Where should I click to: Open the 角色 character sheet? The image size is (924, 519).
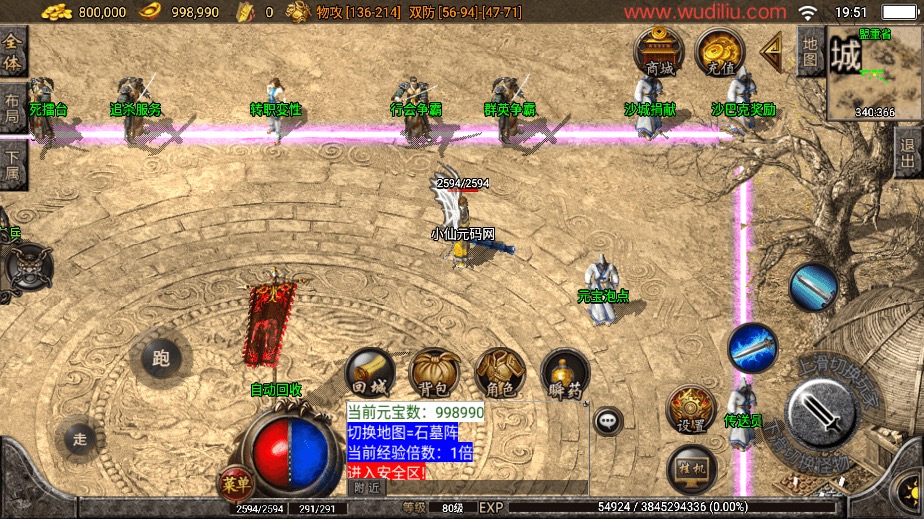(500, 374)
